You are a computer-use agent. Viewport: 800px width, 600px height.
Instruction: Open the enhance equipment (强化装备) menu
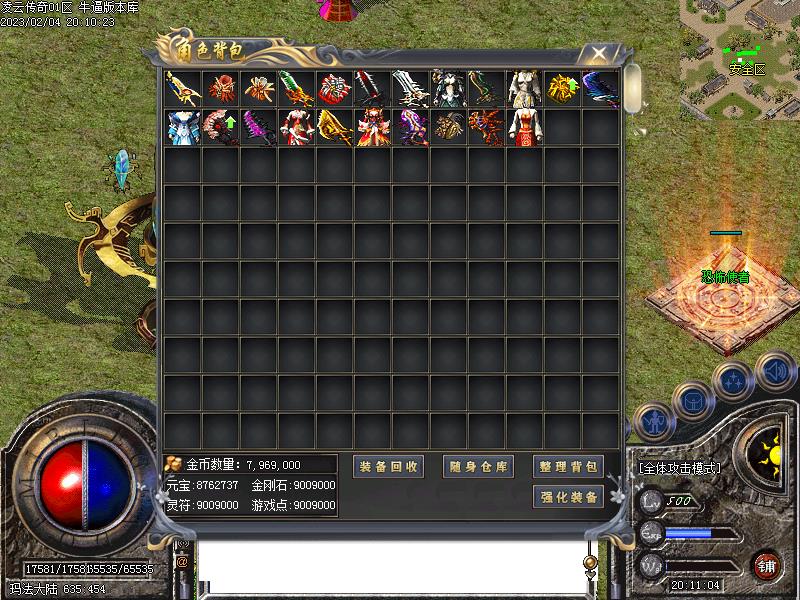click(568, 497)
